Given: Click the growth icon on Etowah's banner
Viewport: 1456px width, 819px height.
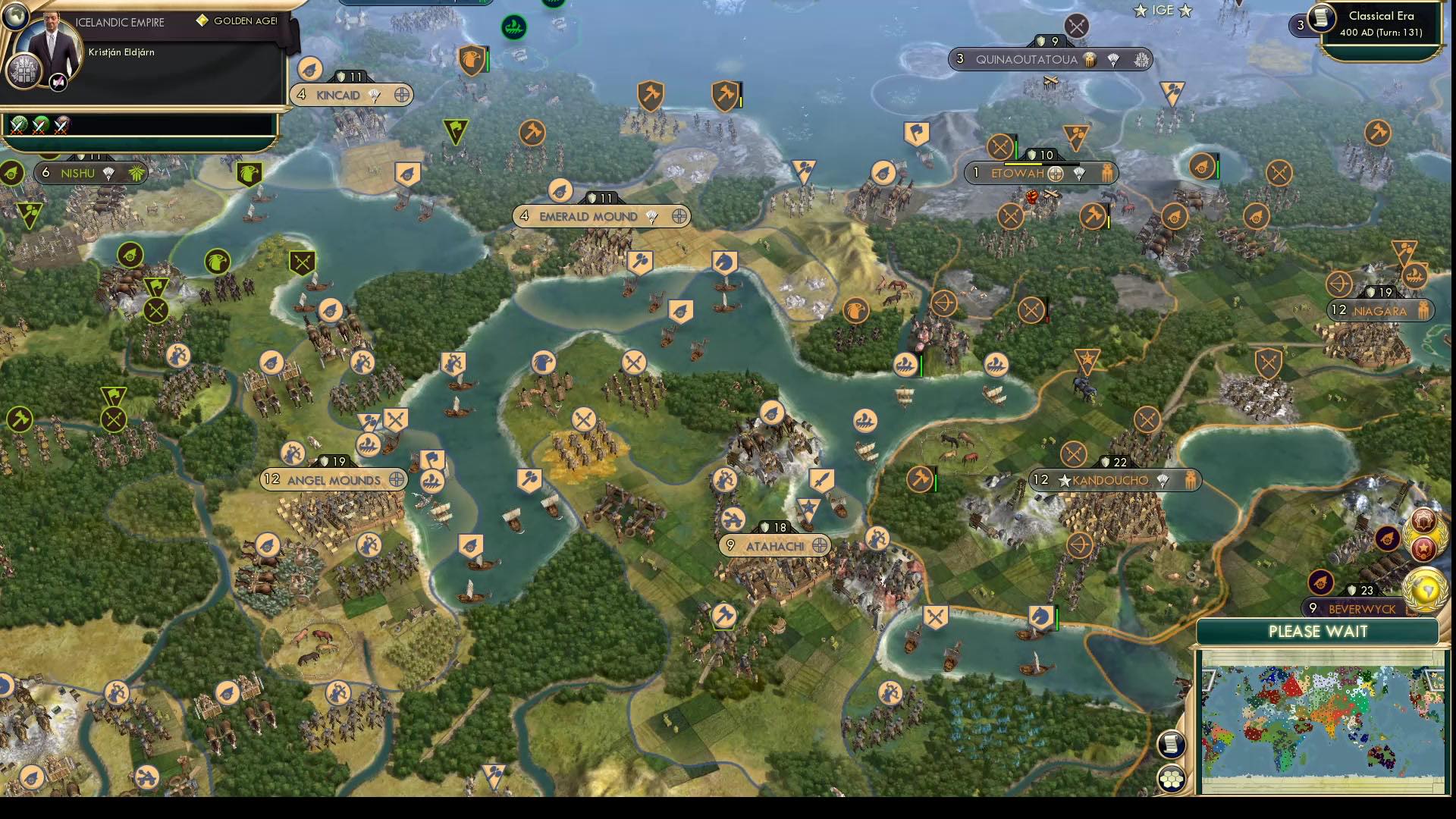Looking at the screenshot, I should [1079, 174].
